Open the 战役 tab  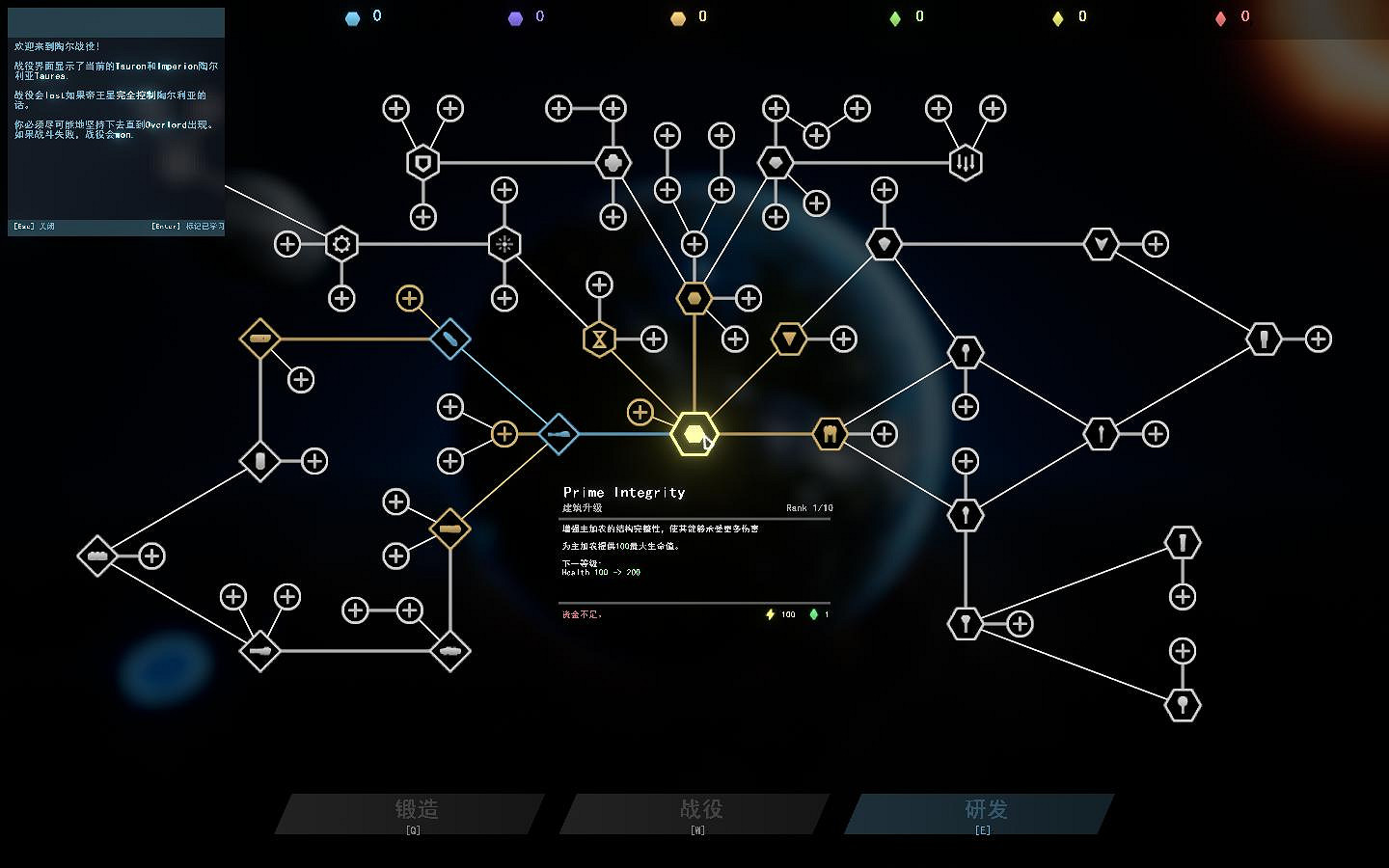pos(696,811)
